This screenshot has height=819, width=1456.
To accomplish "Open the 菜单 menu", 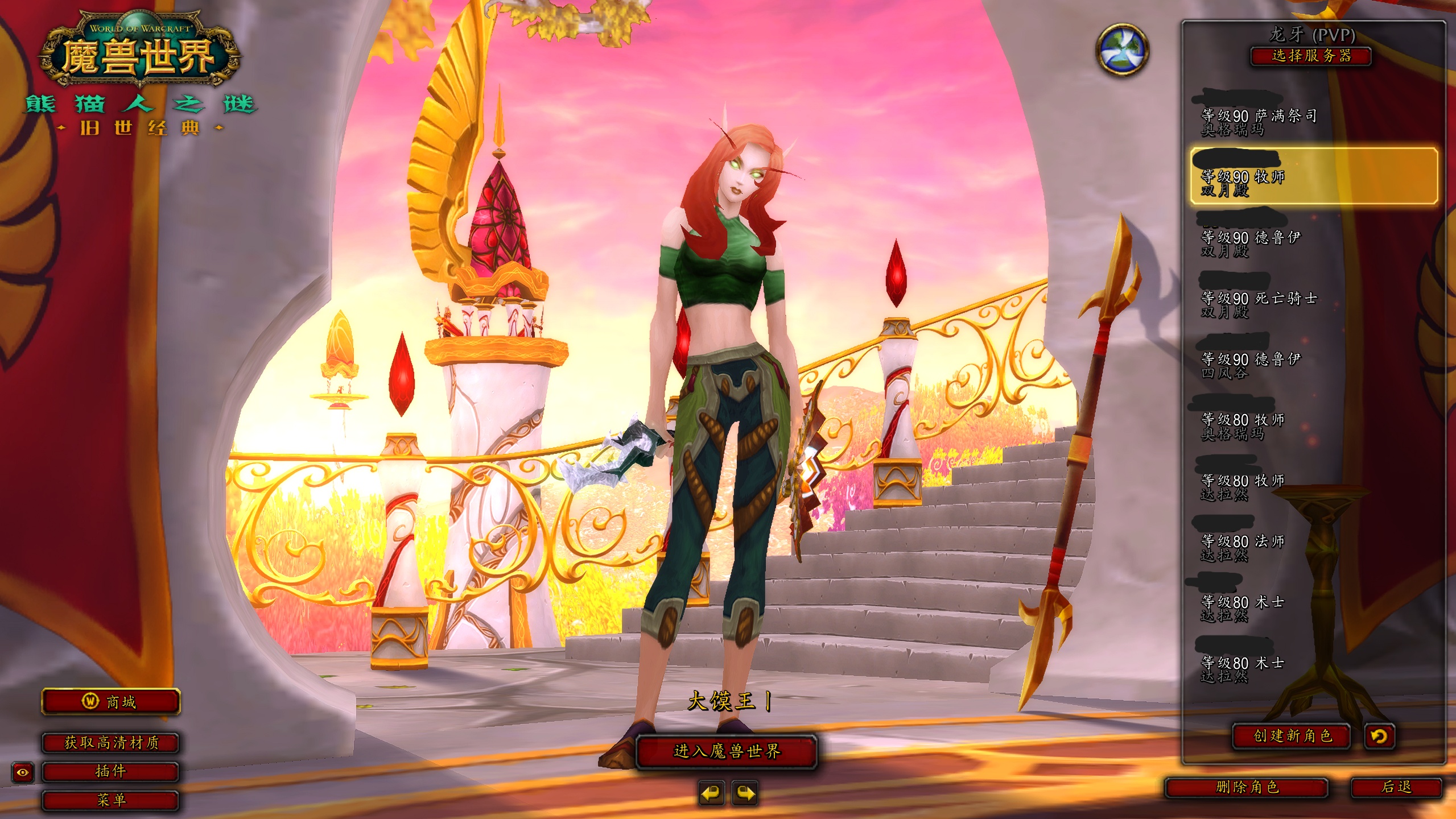I will (111, 800).
